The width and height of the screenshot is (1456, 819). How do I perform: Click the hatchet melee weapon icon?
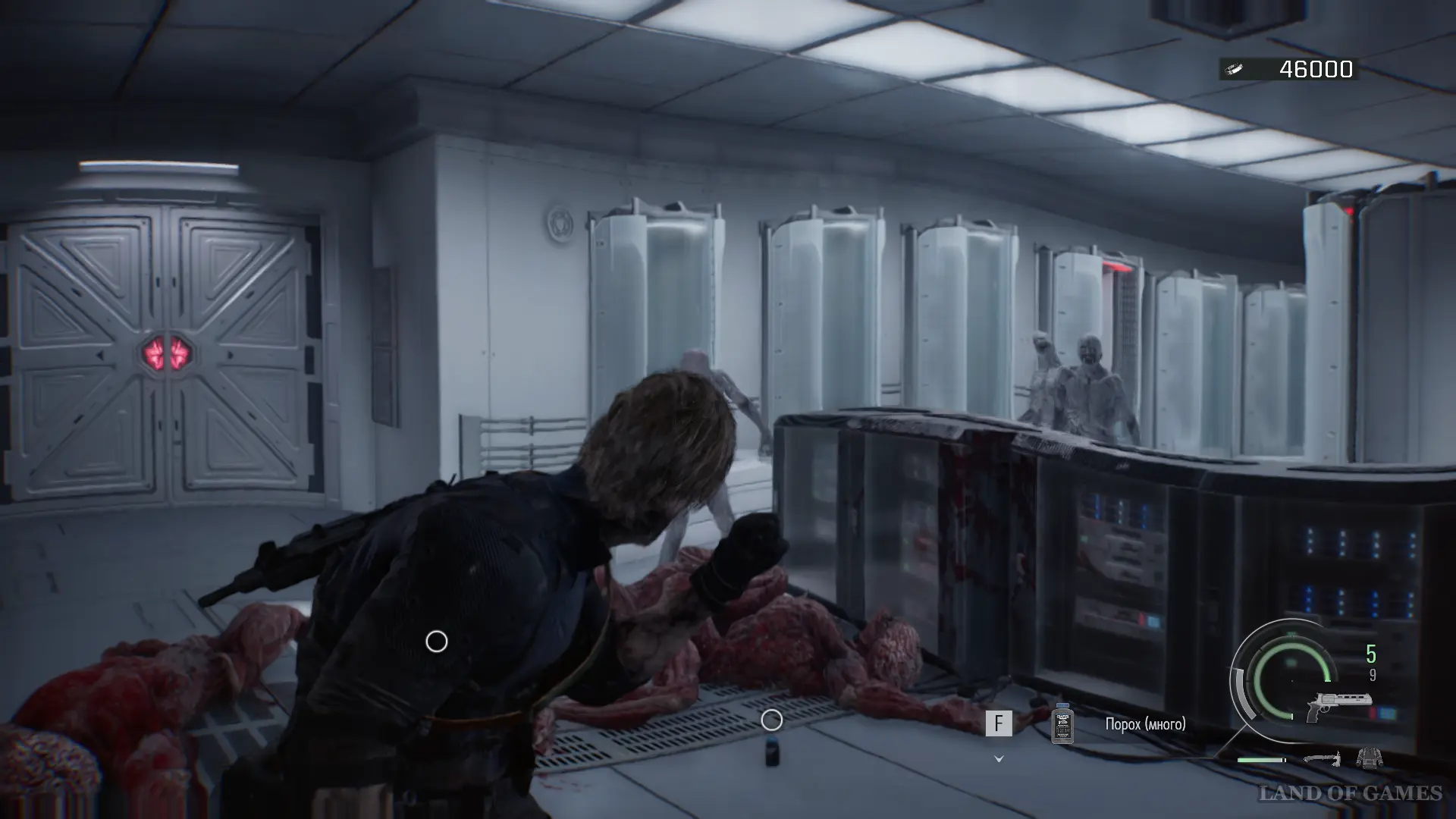point(1322,758)
